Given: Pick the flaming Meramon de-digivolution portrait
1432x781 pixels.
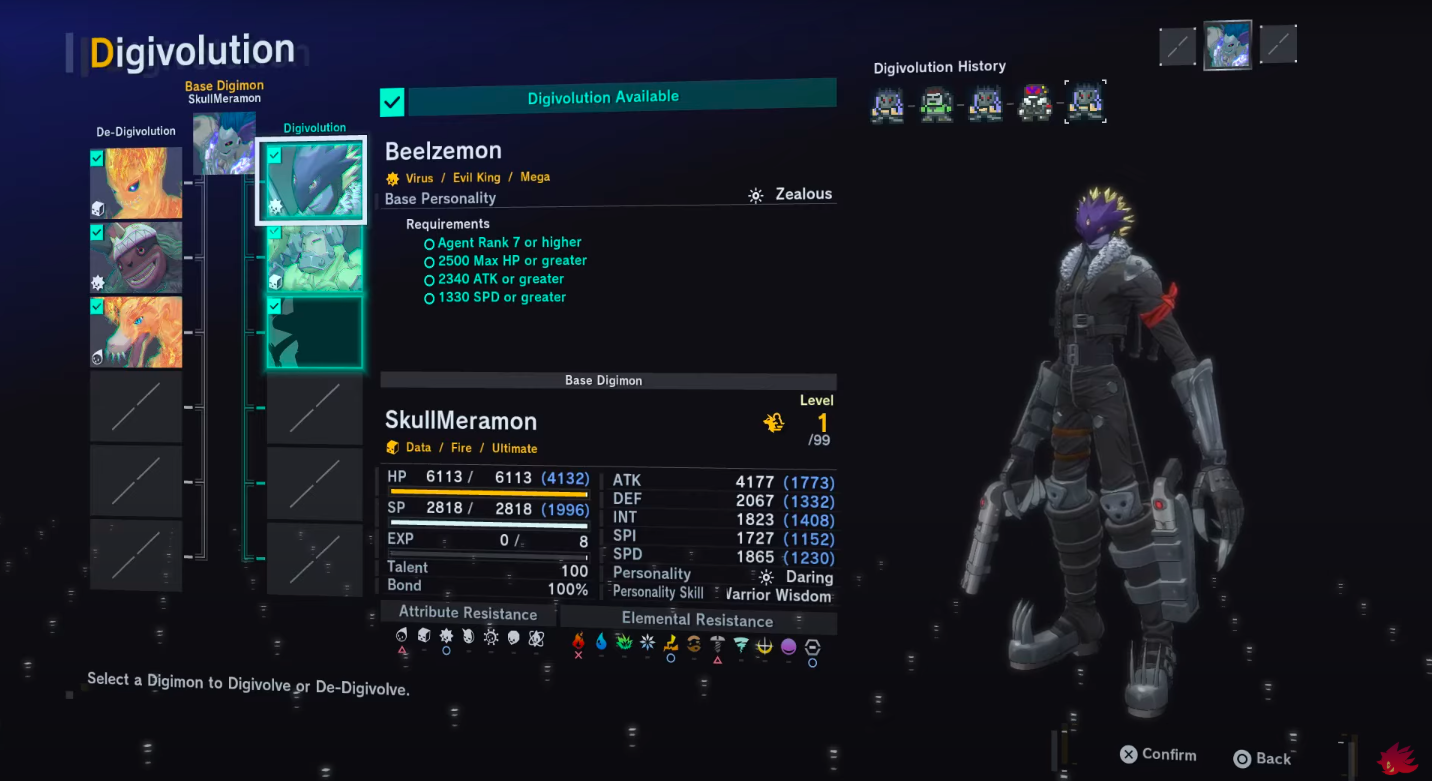Looking at the screenshot, I should click(136, 183).
